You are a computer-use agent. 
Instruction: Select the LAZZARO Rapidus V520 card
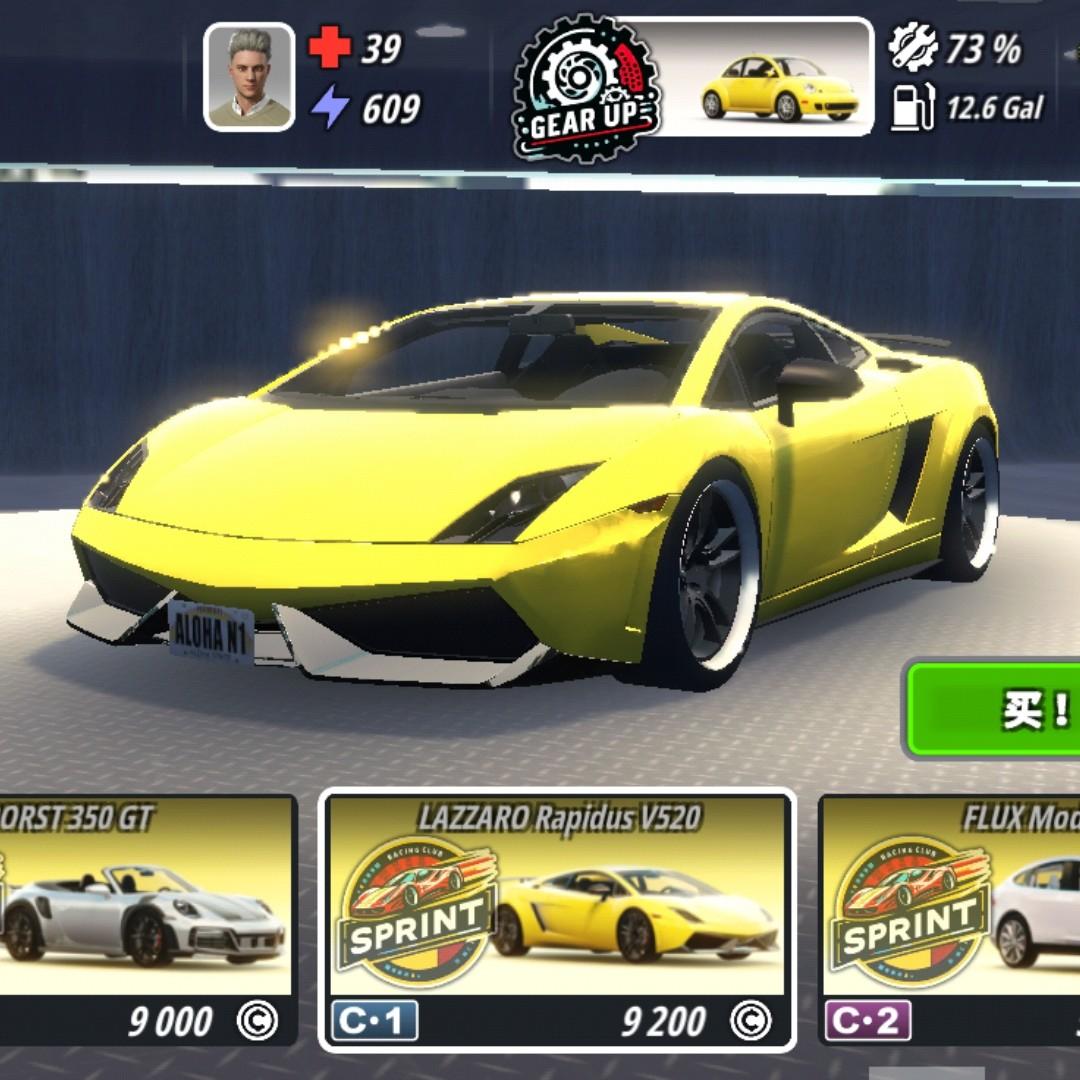coord(557,920)
